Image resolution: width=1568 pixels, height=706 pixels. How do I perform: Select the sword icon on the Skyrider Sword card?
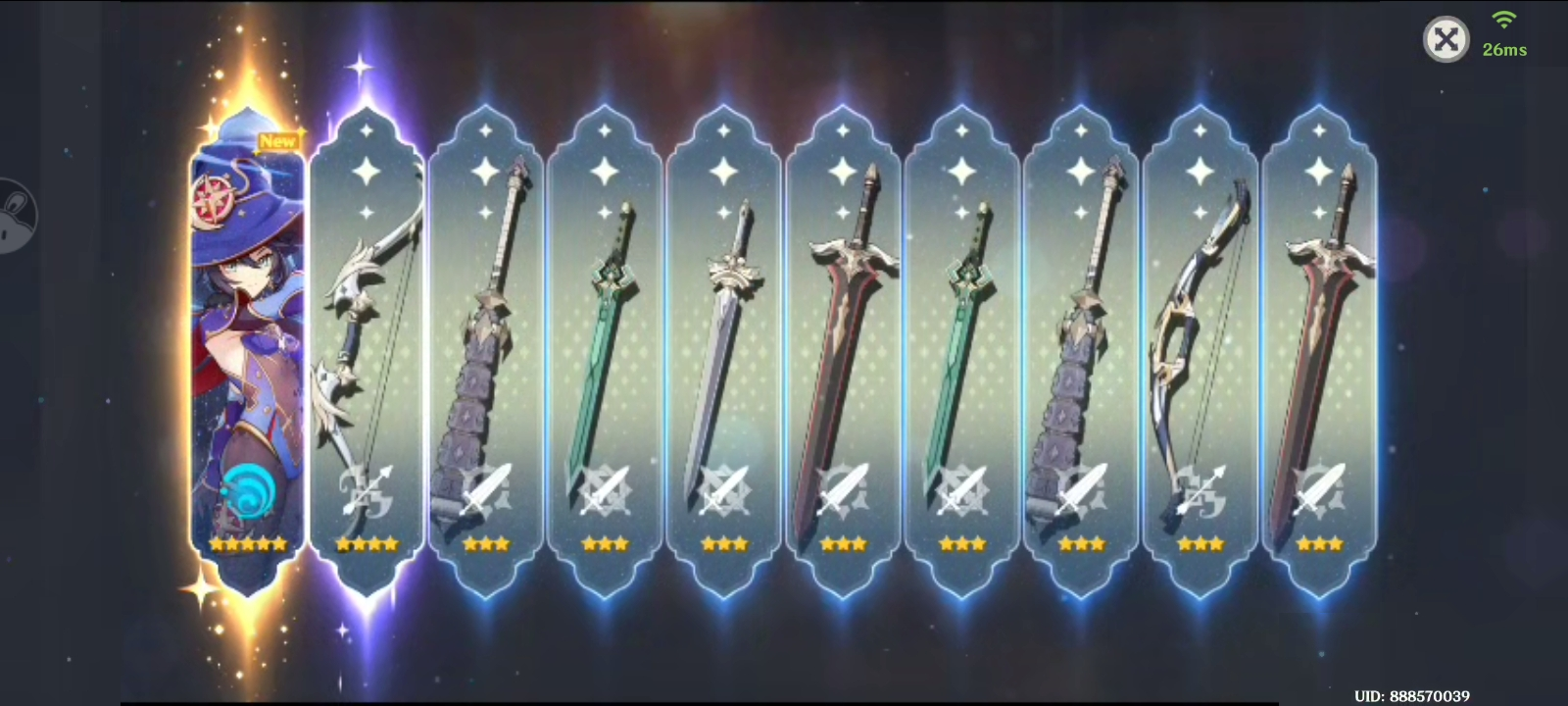606,490
